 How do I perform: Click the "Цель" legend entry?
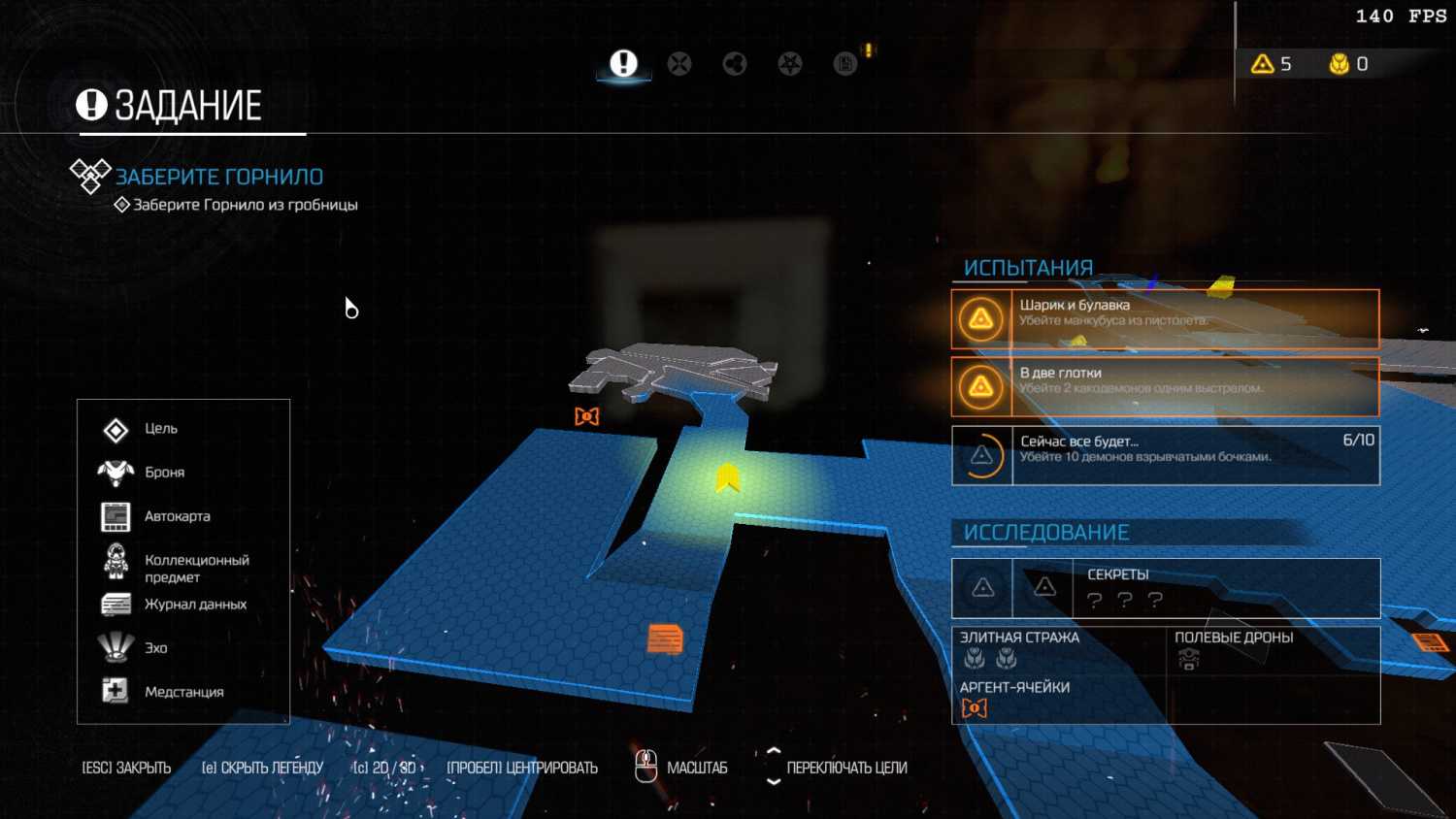(161, 429)
